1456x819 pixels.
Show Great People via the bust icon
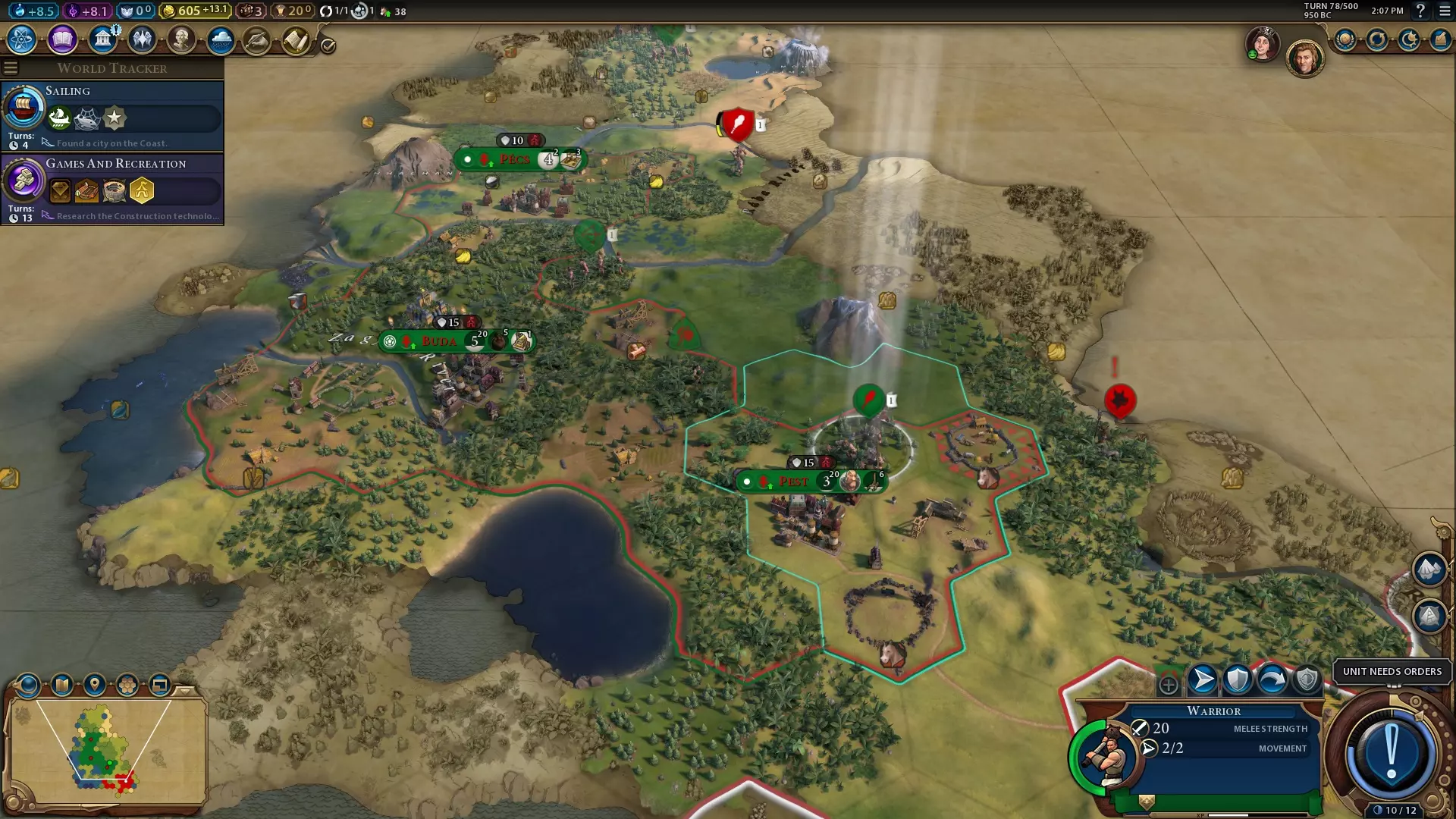click(x=181, y=39)
